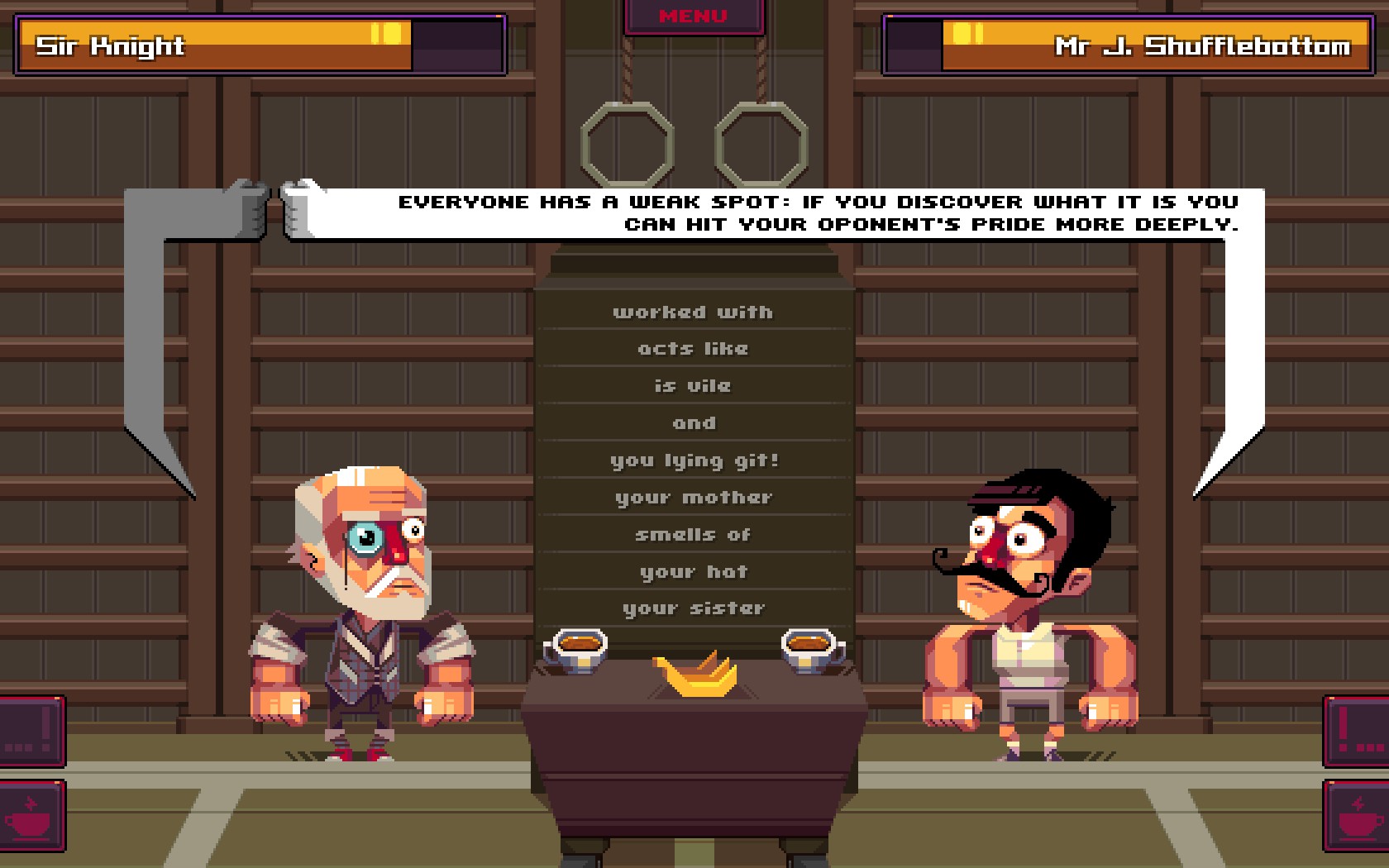Select the insult 'you lying git!'
Image resolution: width=1389 pixels, height=868 pixels.
point(694,460)
